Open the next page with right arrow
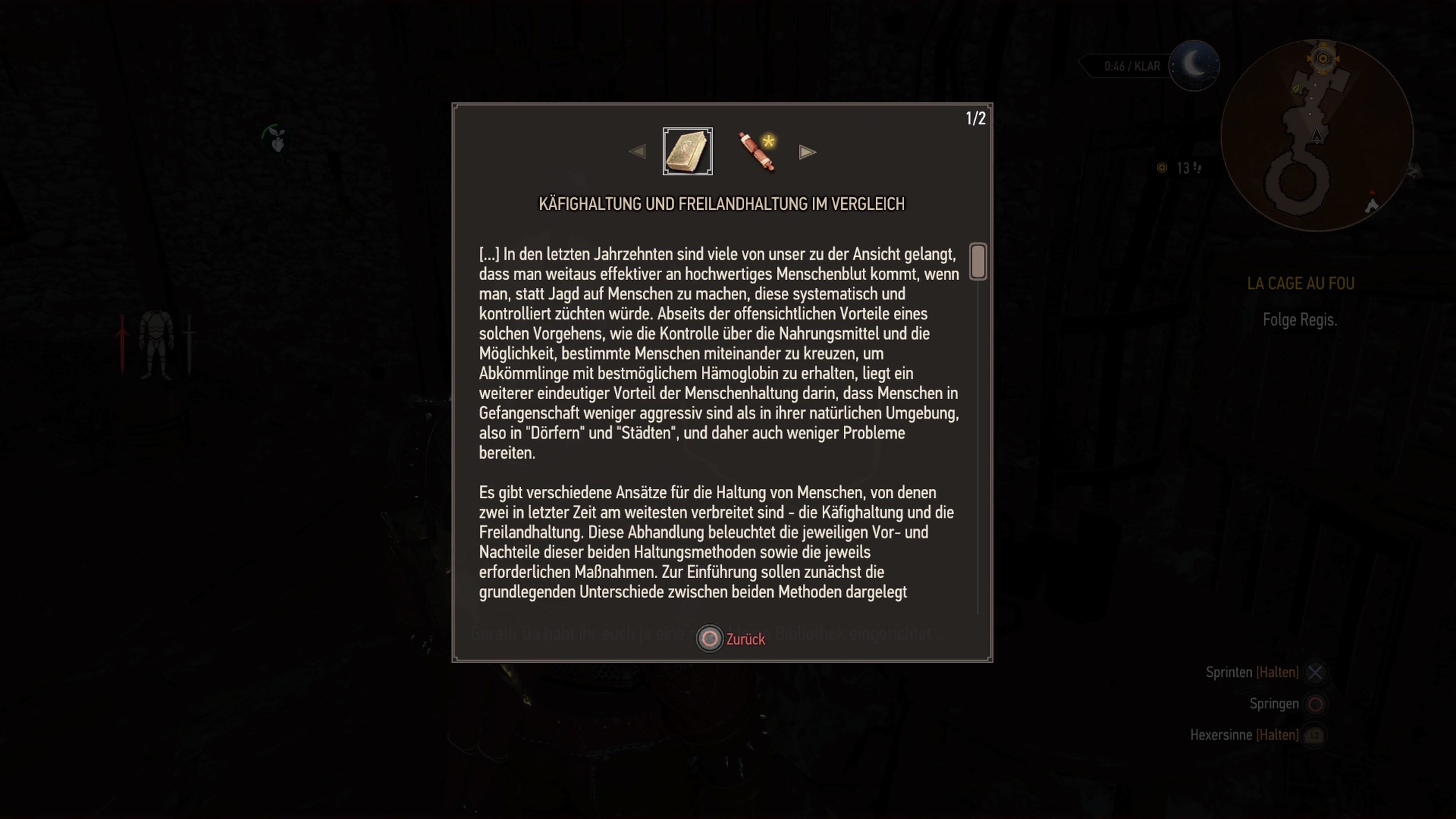The height and width of the screenshot is (819, 1456). pyautogui.click(x=807, y=152)
